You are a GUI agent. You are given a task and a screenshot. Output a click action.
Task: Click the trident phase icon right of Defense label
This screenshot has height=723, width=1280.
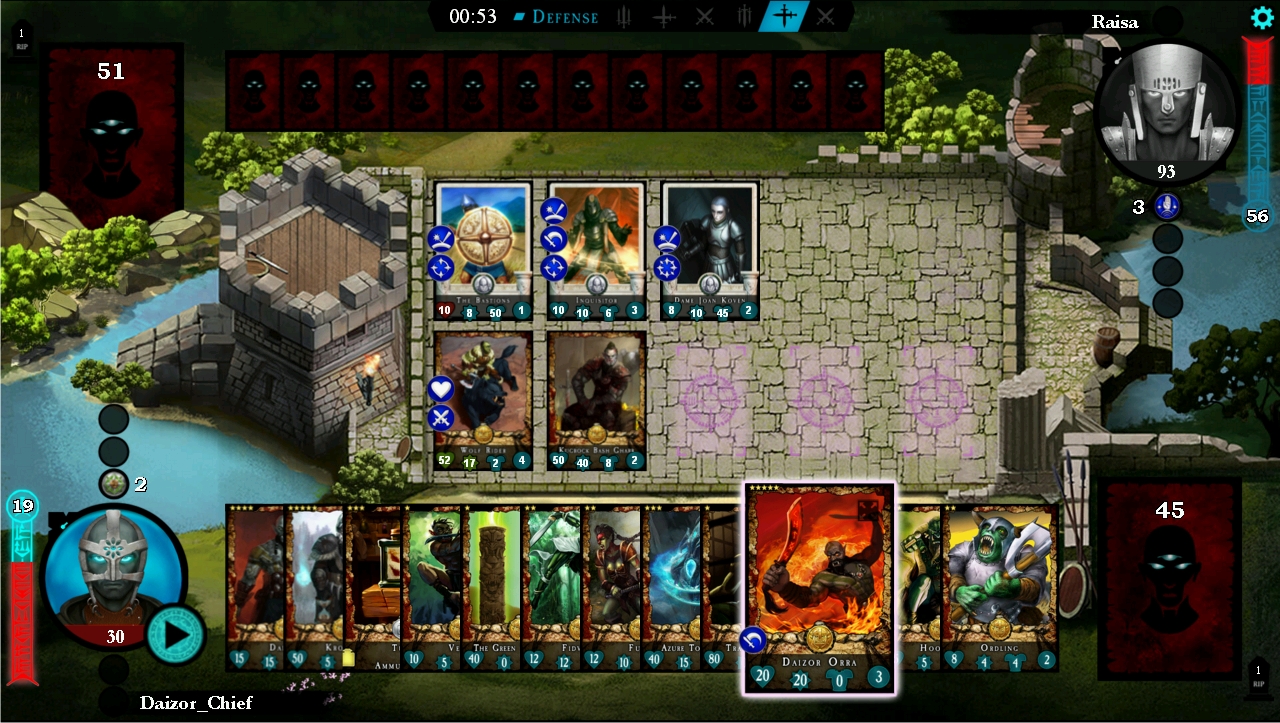[622, 16]
